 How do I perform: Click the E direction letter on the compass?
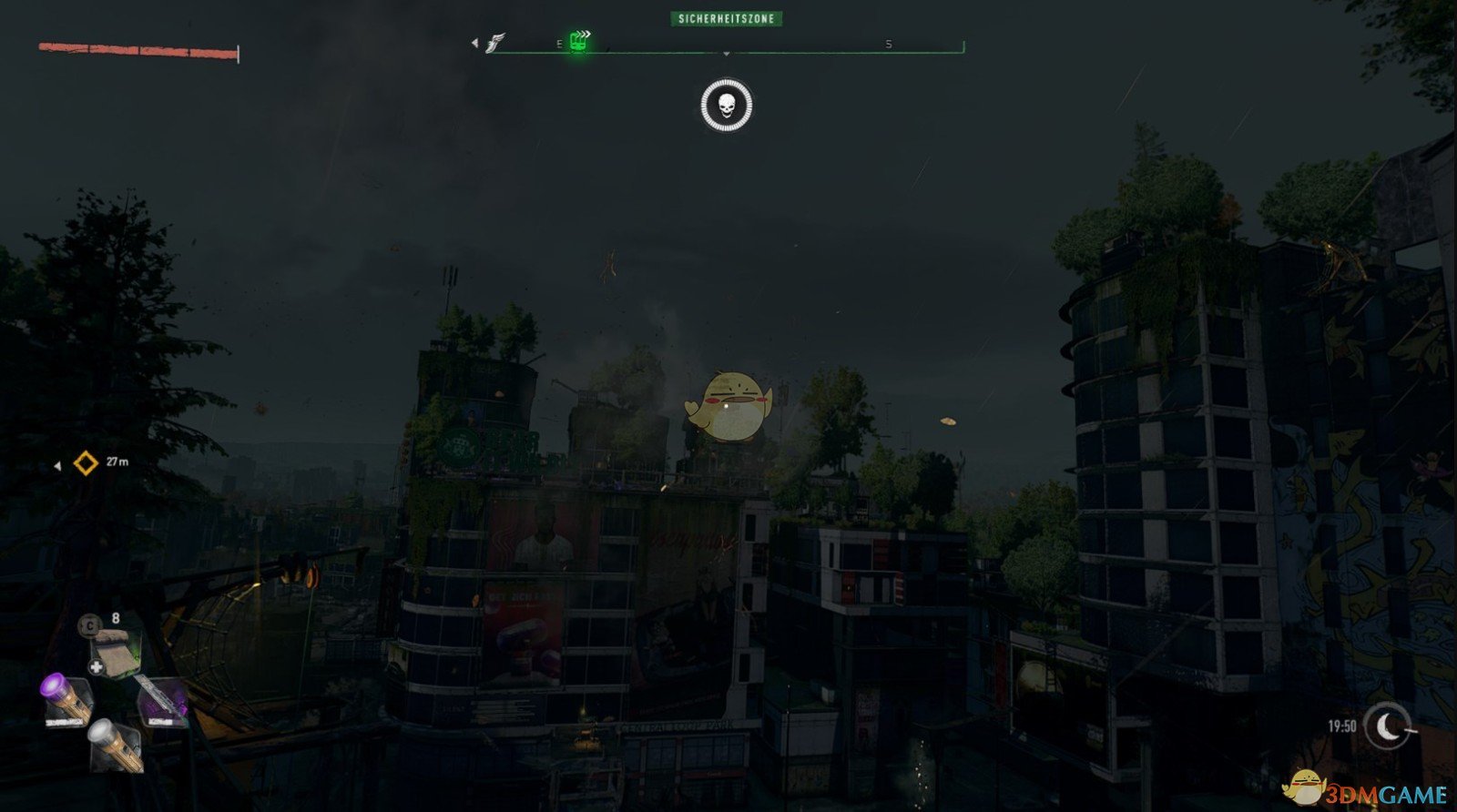[x=558, y=43]
